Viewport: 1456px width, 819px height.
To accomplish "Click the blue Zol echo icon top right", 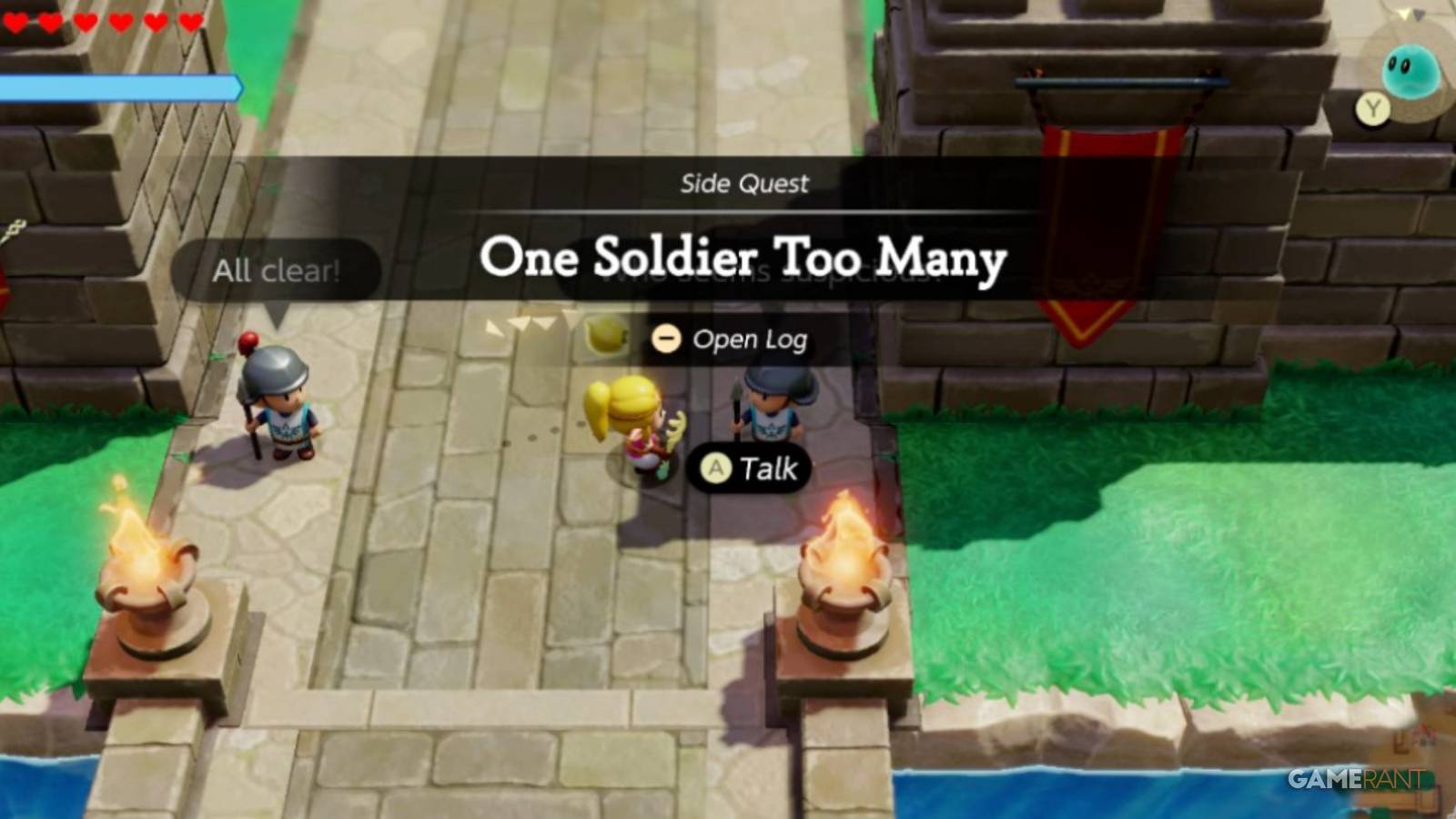I will [1409, 71].
